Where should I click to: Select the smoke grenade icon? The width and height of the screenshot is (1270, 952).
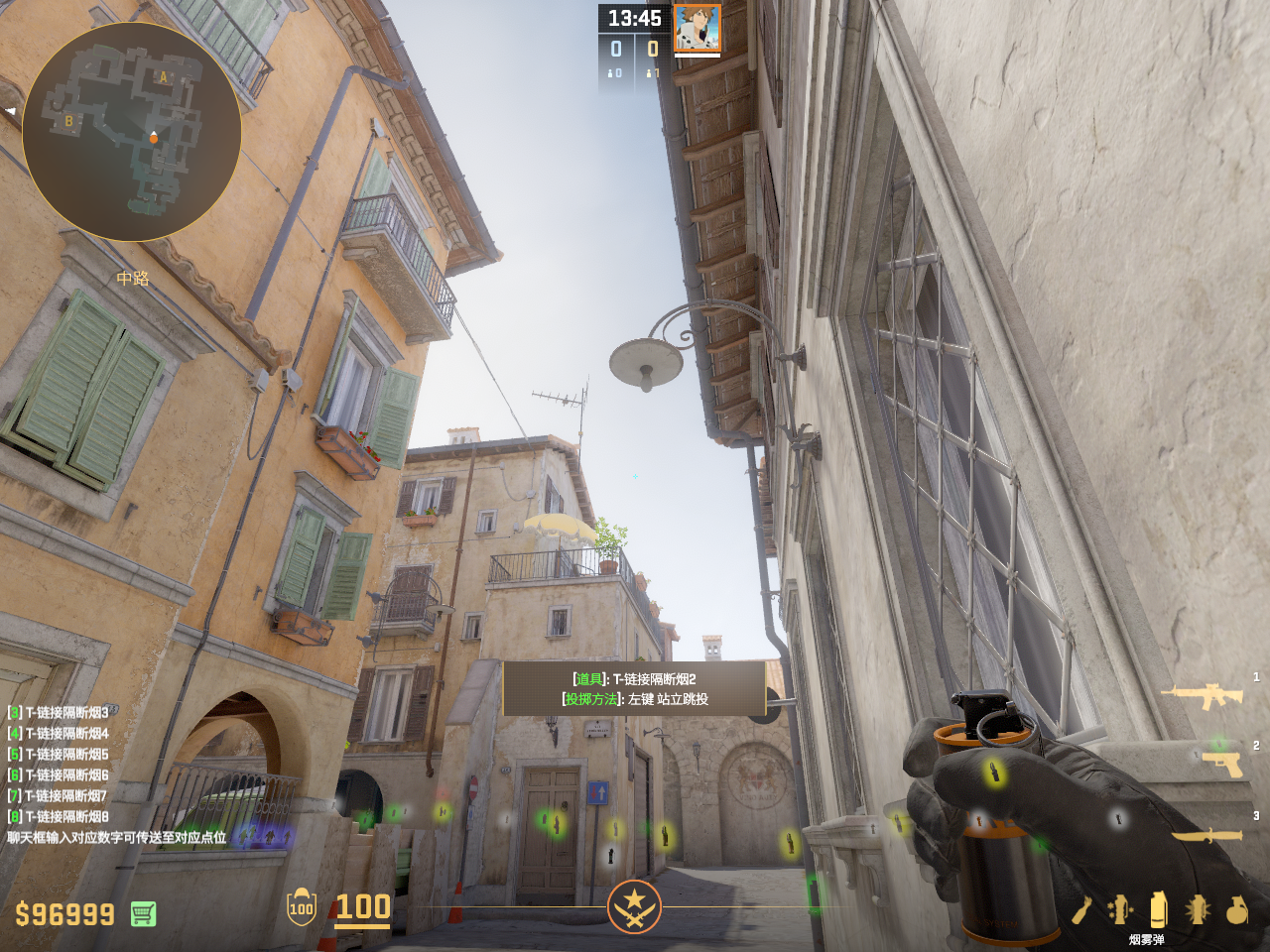pos(1158,908)
